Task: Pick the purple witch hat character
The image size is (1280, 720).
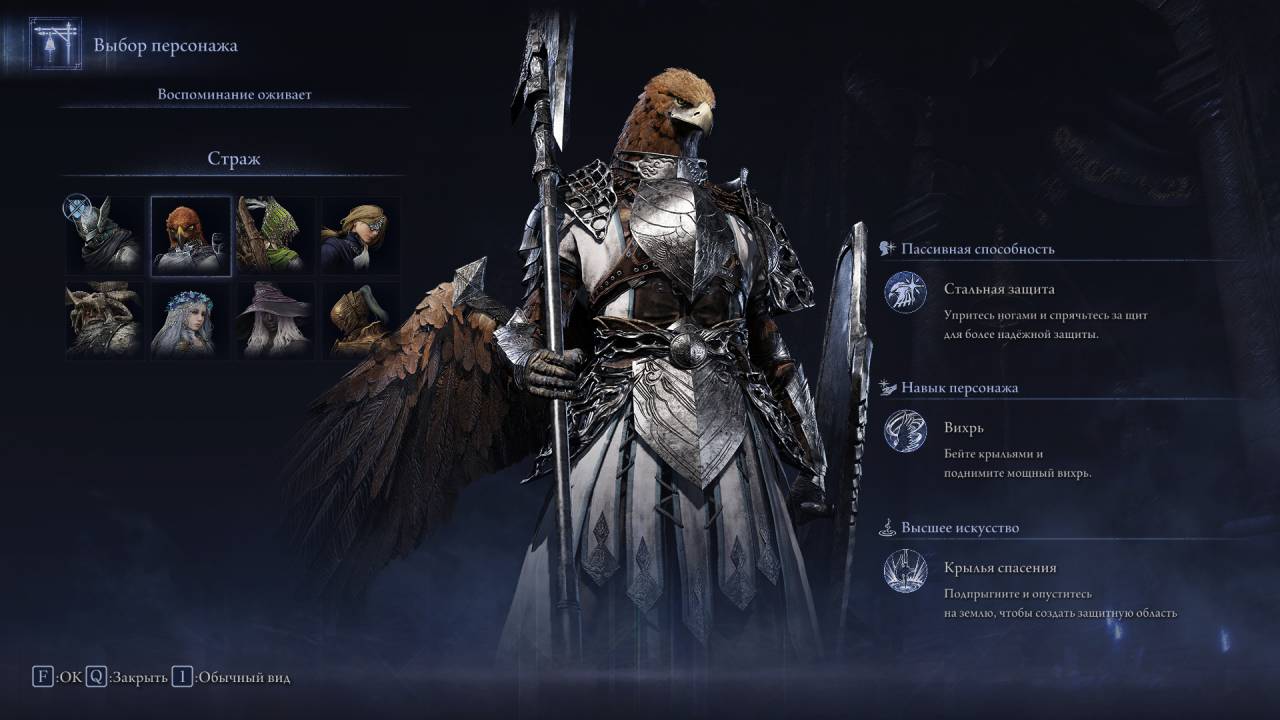Action: pyautogui.click(x=275, y=319)
